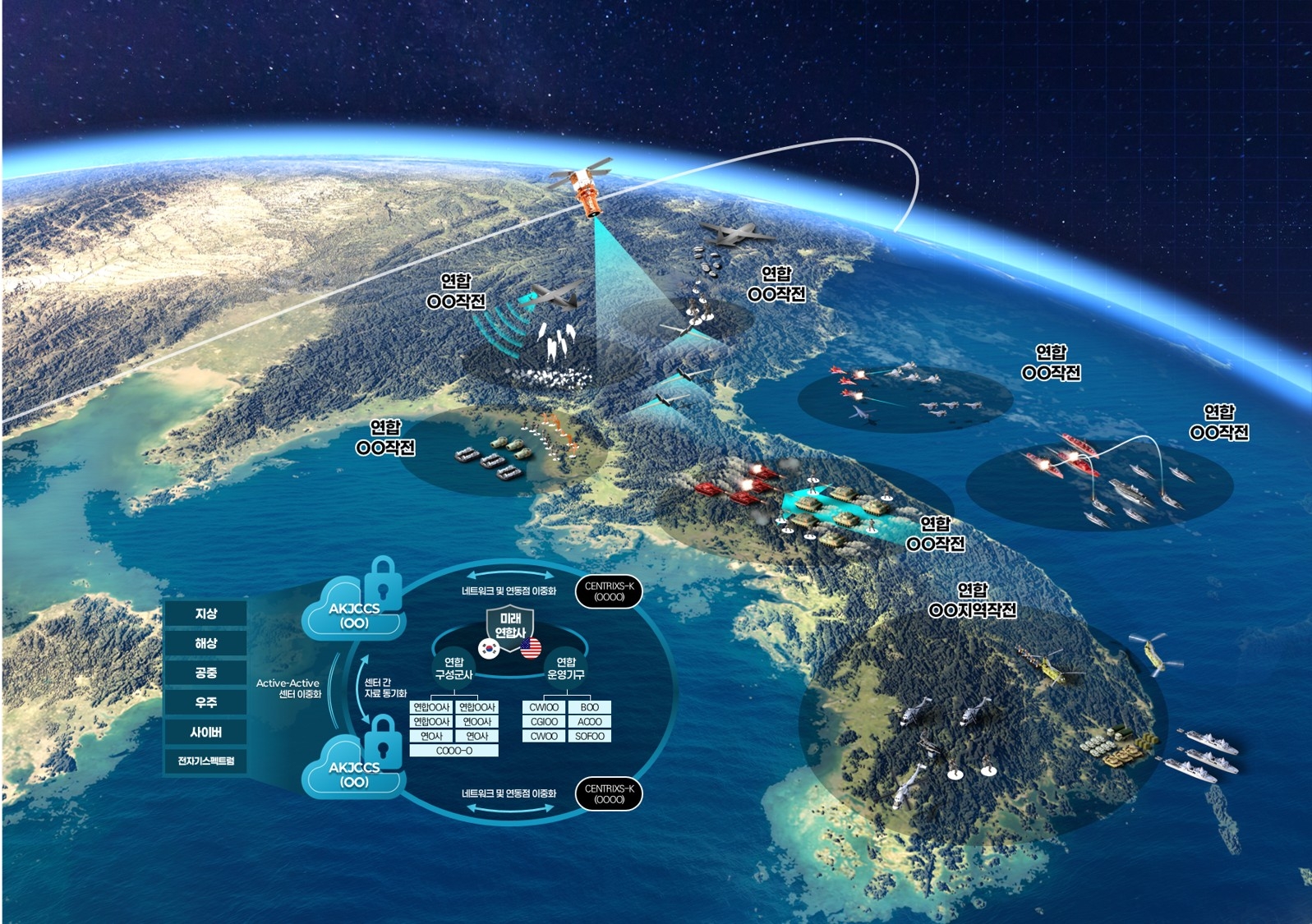The width and height of the screenshot is (1312, 924).
Task: Select the CGIOO table cell
Action: point(544,722)
